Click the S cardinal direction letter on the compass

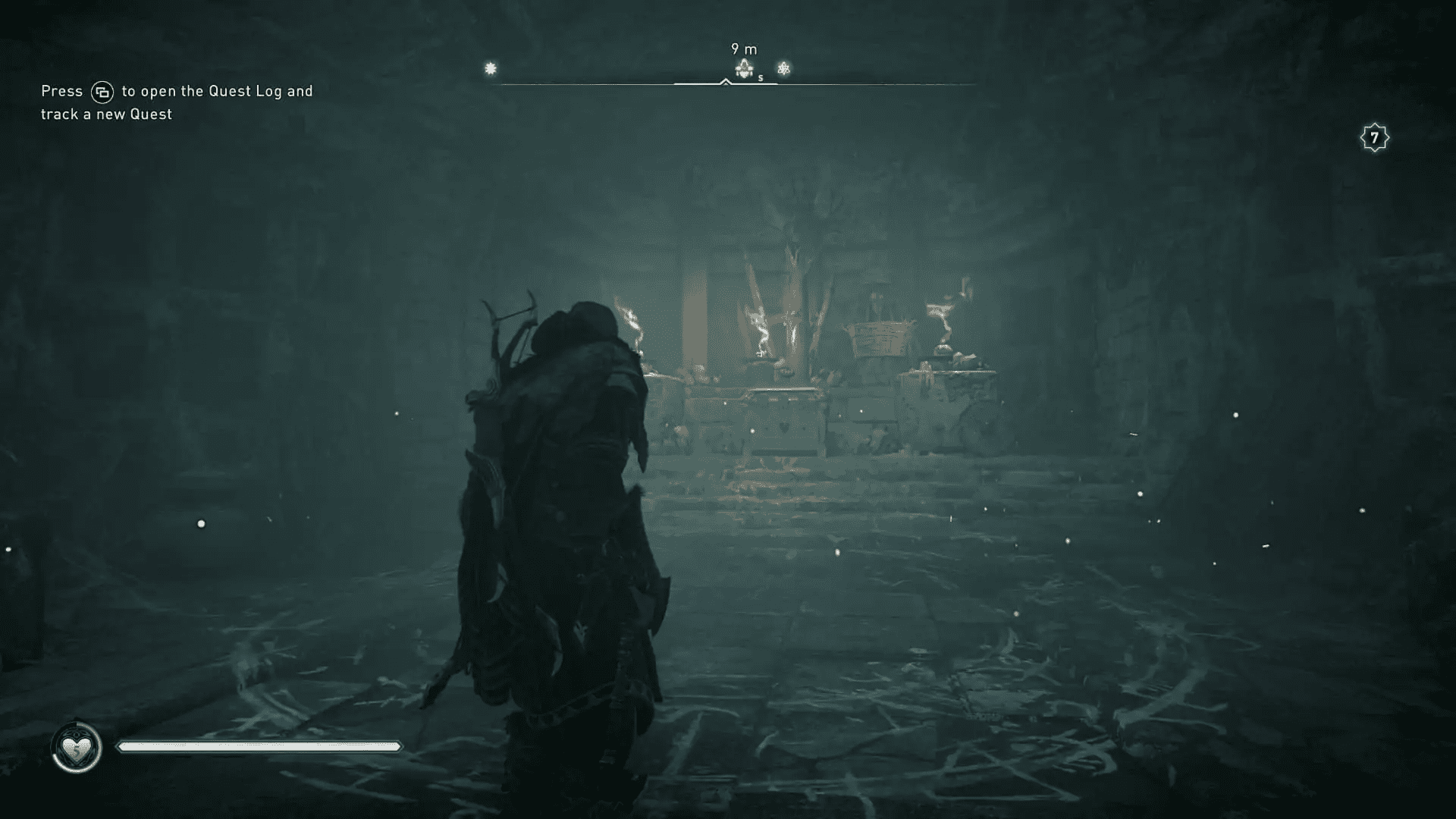click(760, 79)
